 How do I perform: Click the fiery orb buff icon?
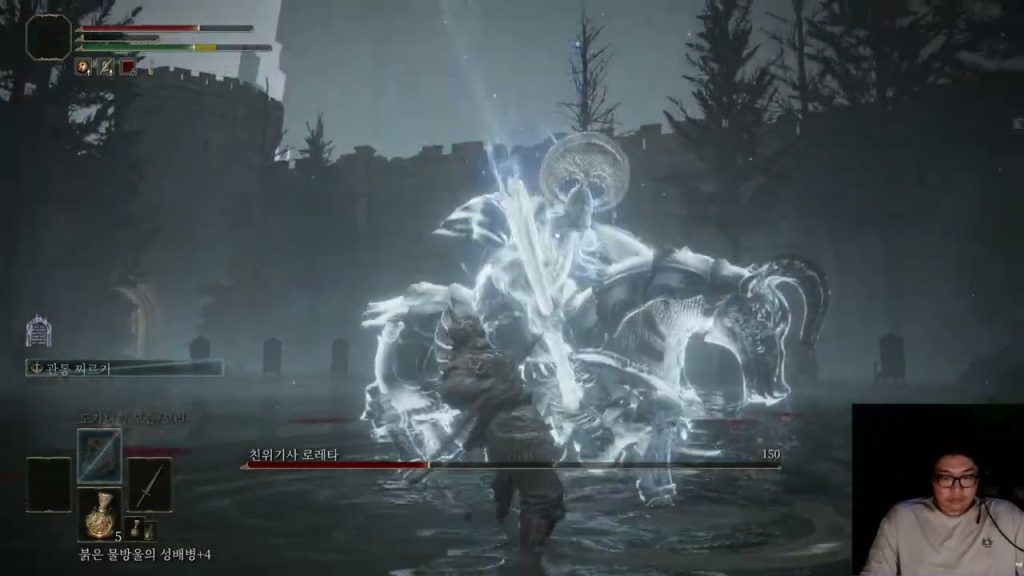click(83, 67)
